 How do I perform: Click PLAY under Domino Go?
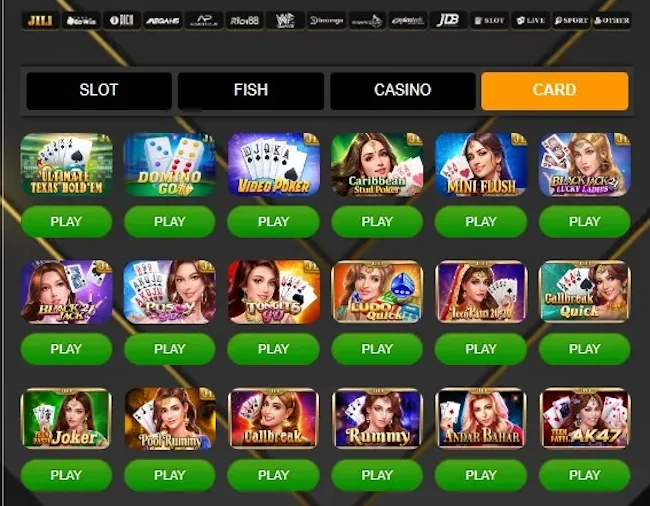point(170,222)
